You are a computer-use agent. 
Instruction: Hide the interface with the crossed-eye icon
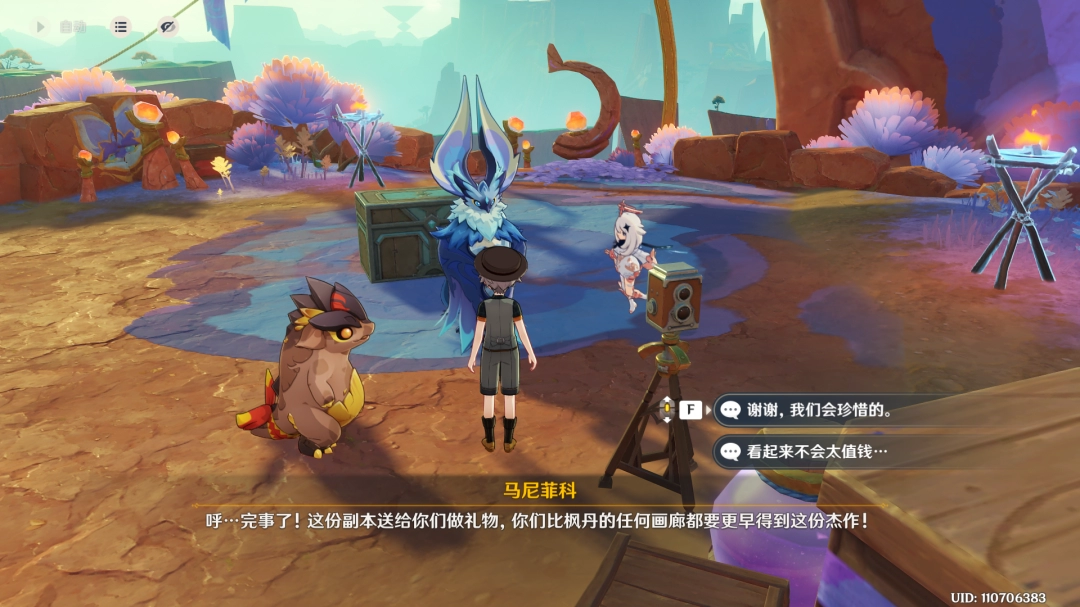coord(167,27)
